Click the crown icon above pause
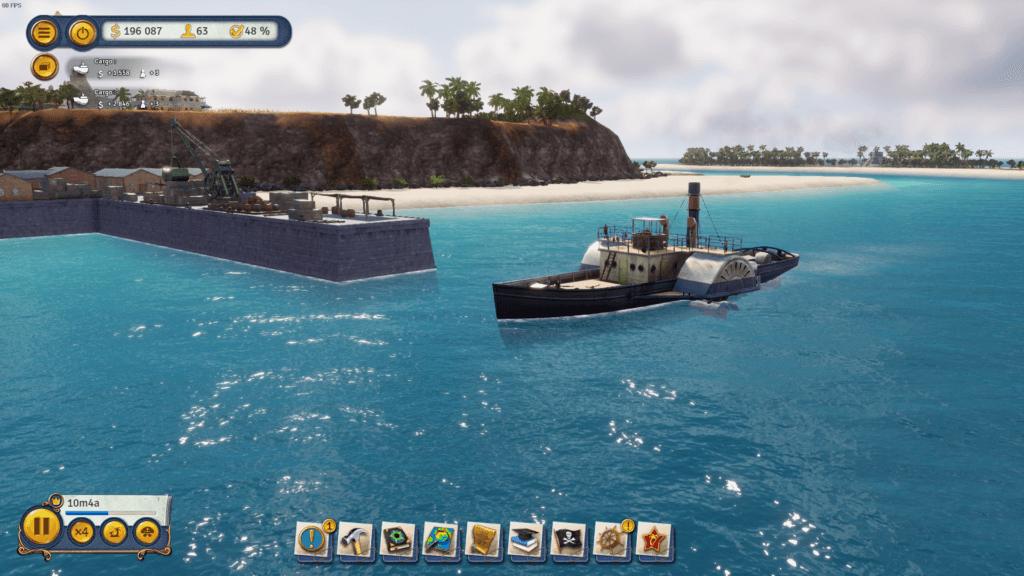This screenshot has height=576, width=1024. pyautogui.click(x=56, y=501)
